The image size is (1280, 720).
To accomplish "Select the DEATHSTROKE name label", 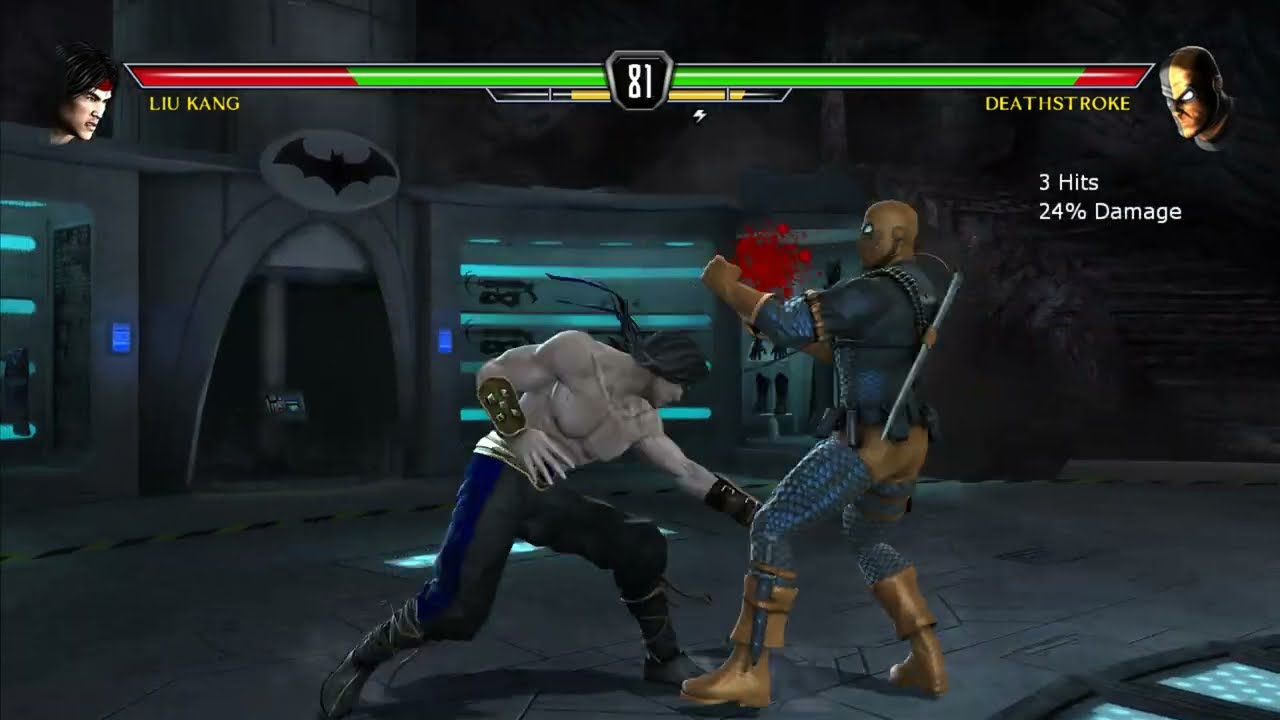I will (1057, 101).
